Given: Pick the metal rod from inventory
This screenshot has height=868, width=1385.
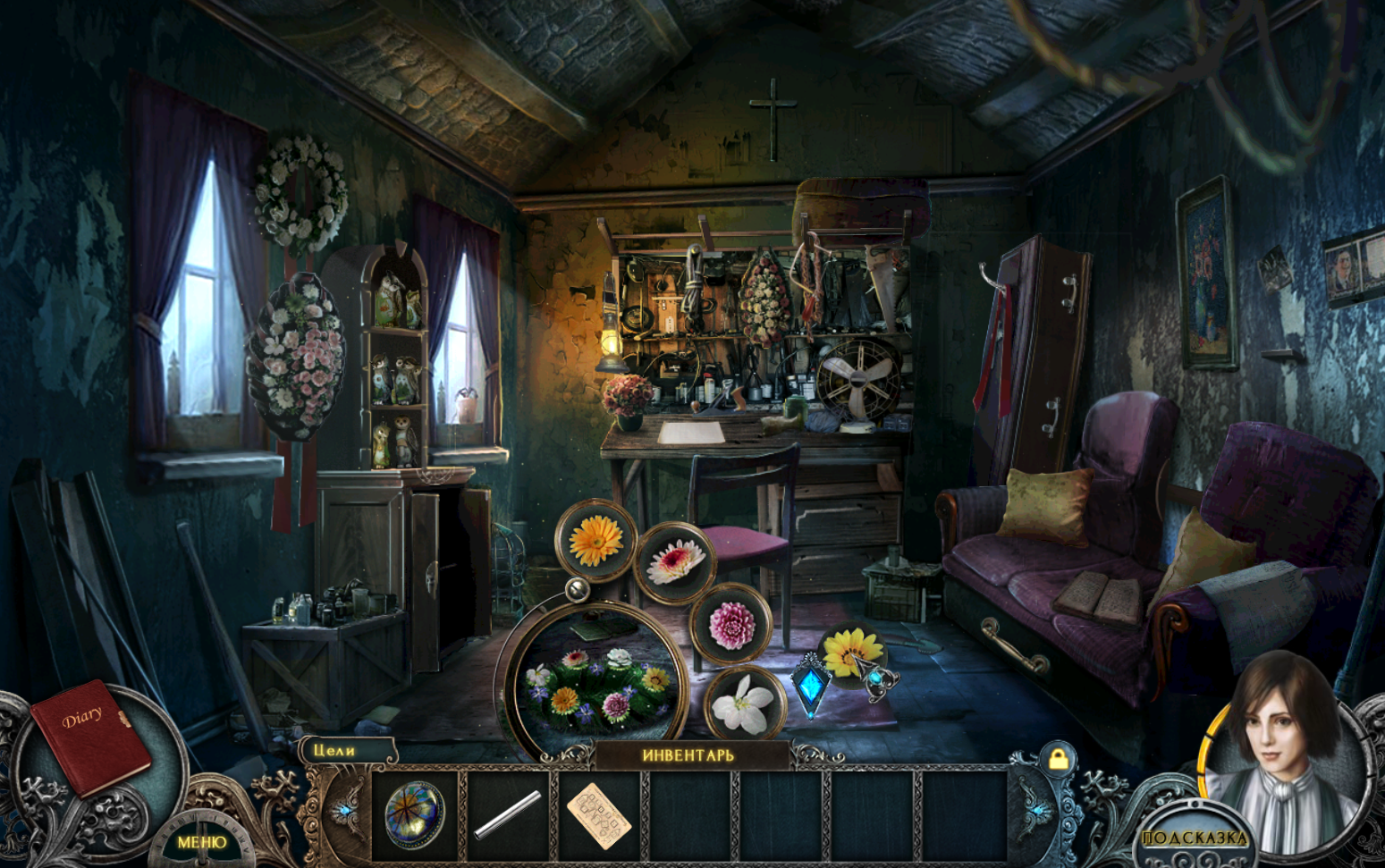Looking at the screenshot, I should click(x=507, y=814).
